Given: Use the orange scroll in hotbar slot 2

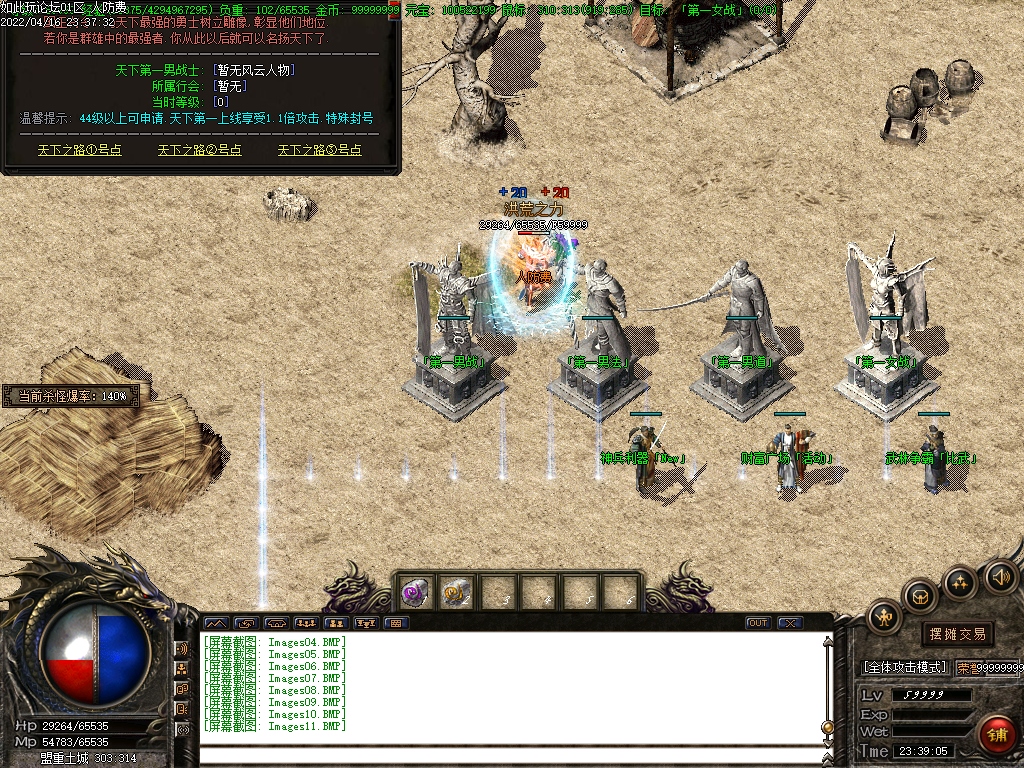Looking at the screenshot, I should [457, 592].
